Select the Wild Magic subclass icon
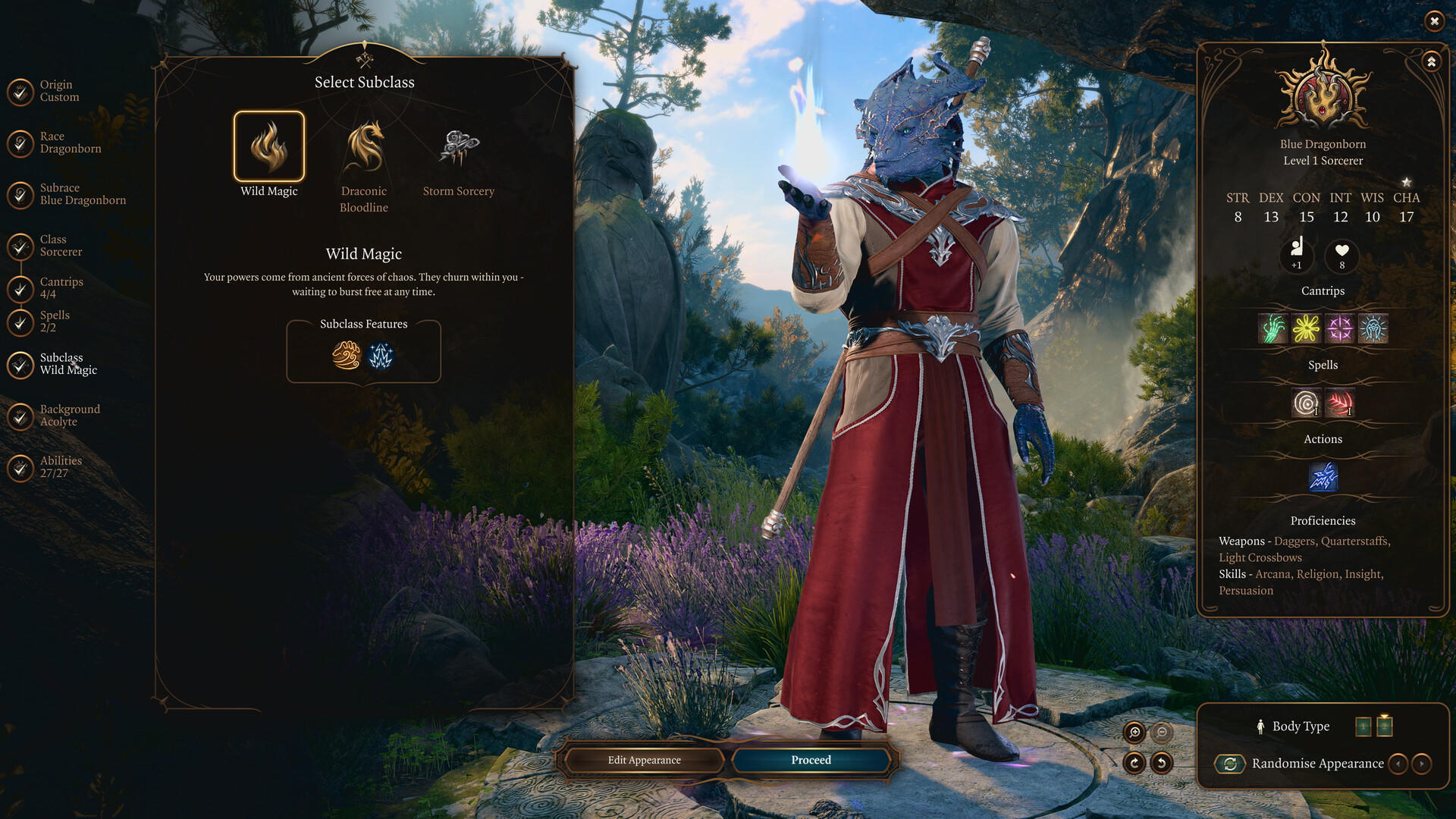Image resolution: width=1456 pixels, height=819 pixels. click(x=269, y=146)
